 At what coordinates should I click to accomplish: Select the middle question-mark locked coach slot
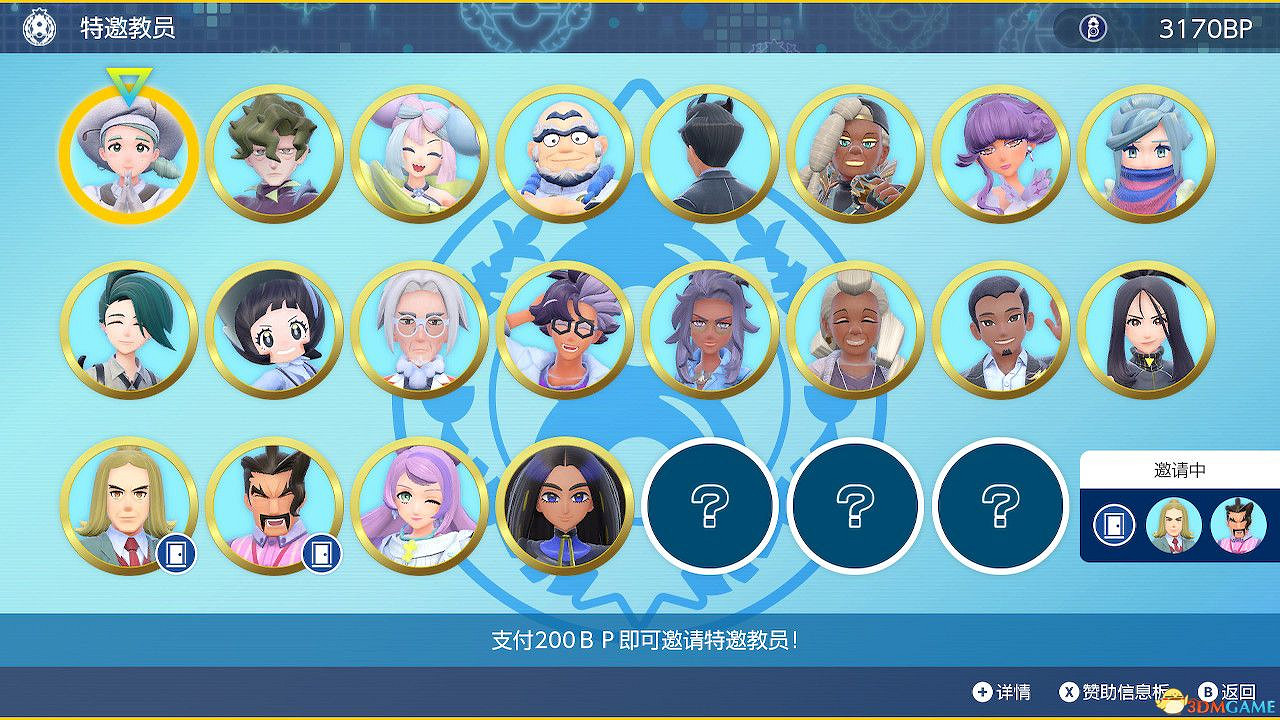tap(855, 508)
